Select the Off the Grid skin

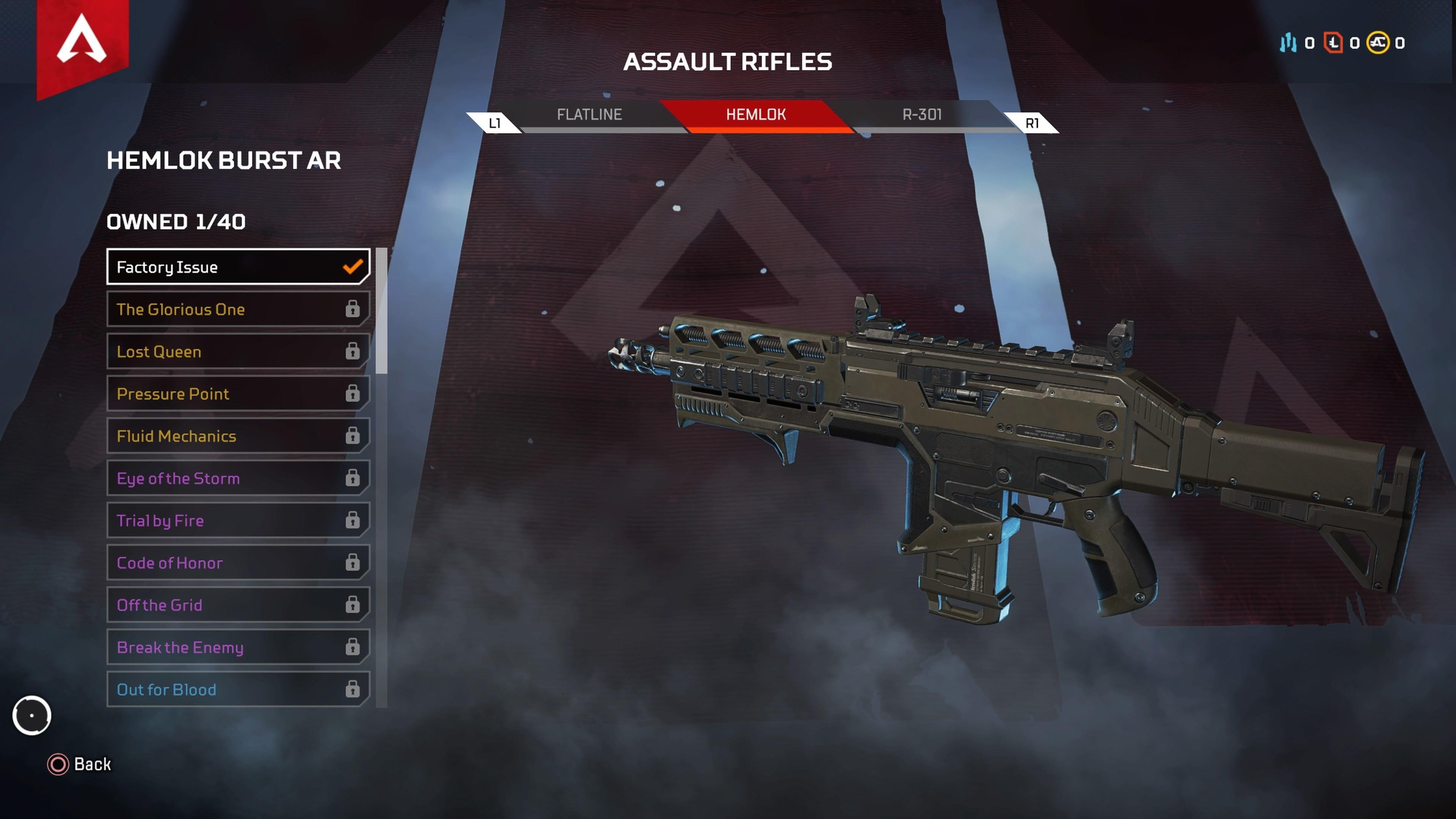tap(238, 605)
